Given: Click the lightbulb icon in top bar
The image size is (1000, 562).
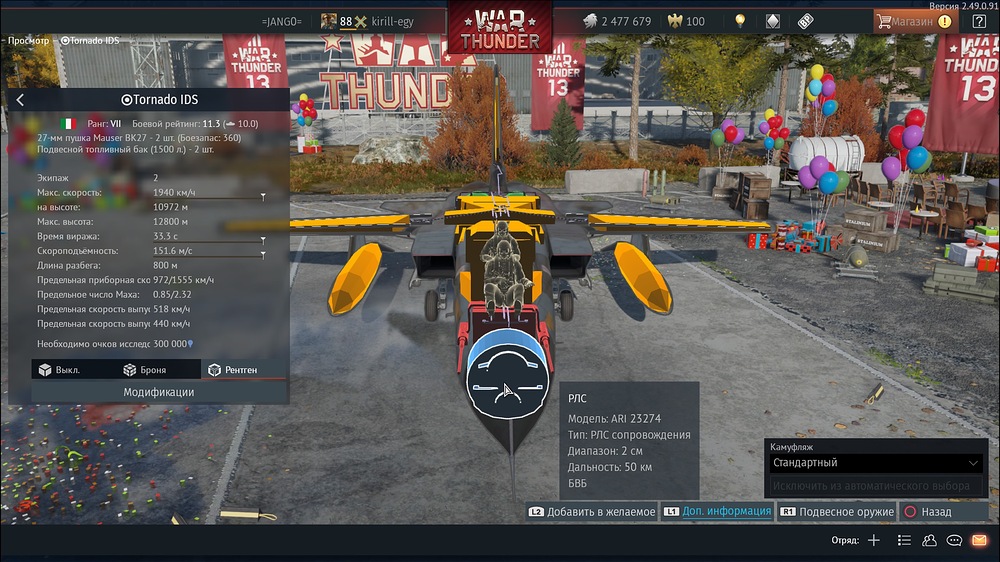Looking at the screenshot, I should (740, 21).
